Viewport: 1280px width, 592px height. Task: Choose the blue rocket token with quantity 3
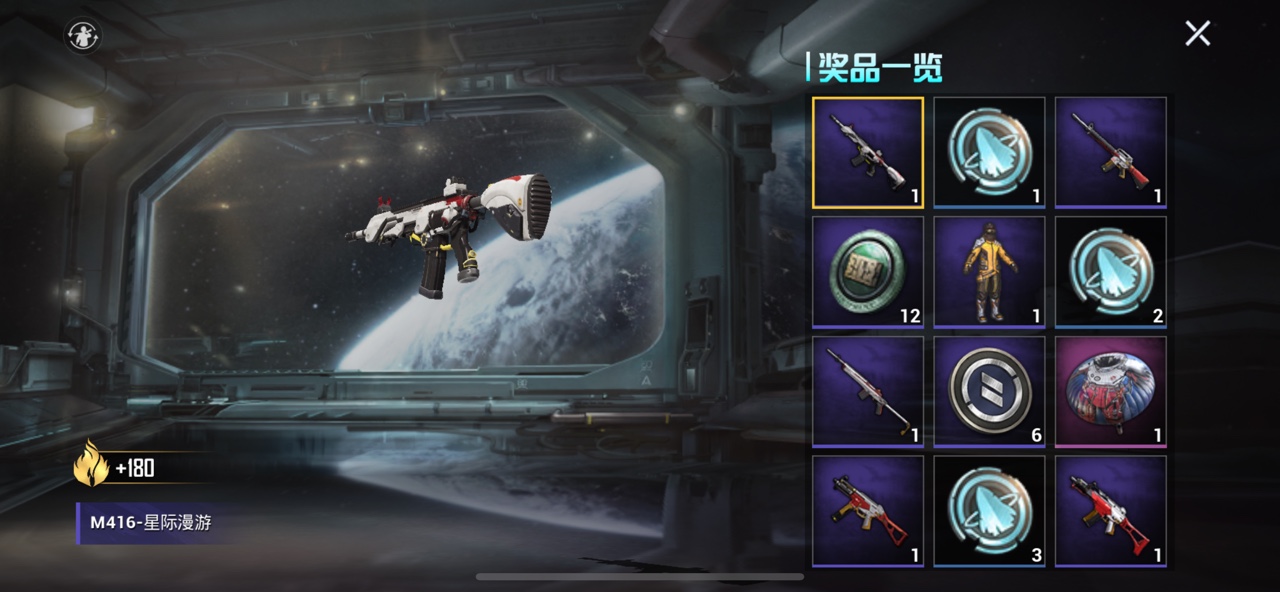(x=989, y=511)
